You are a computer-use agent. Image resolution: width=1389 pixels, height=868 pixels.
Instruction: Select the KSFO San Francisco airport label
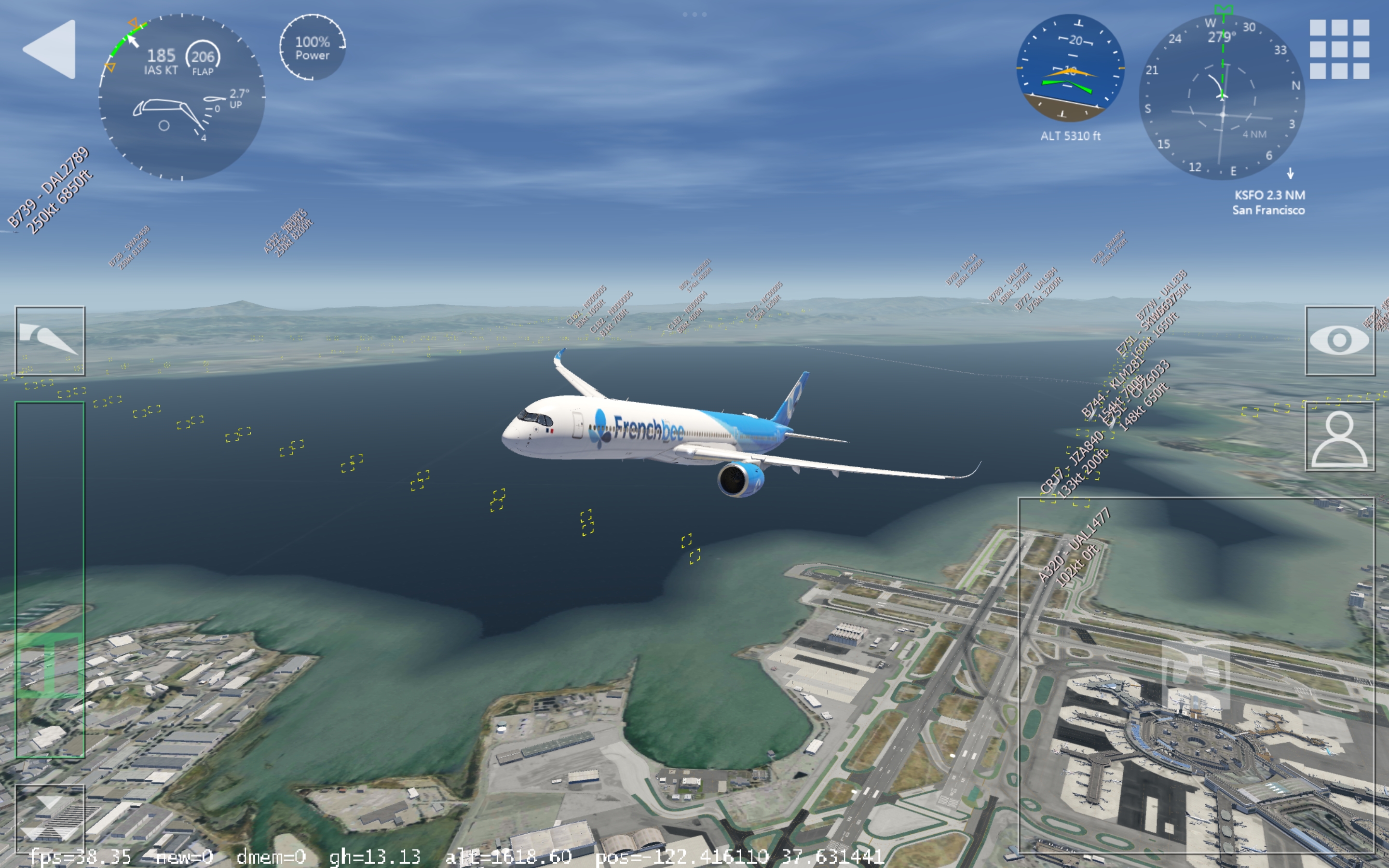[1268, 203]
